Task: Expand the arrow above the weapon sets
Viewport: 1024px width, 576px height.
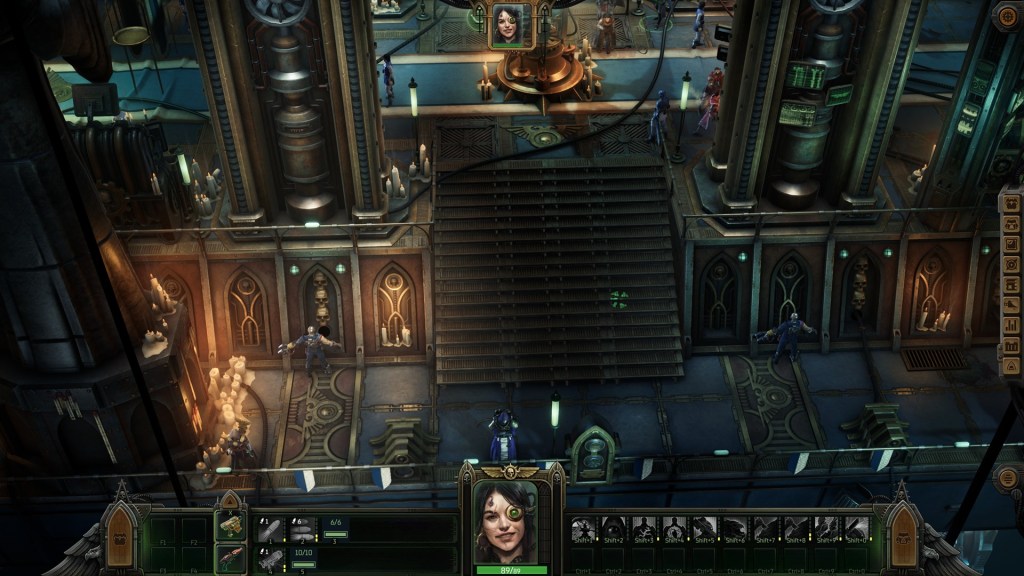Action: coord(231,500)
